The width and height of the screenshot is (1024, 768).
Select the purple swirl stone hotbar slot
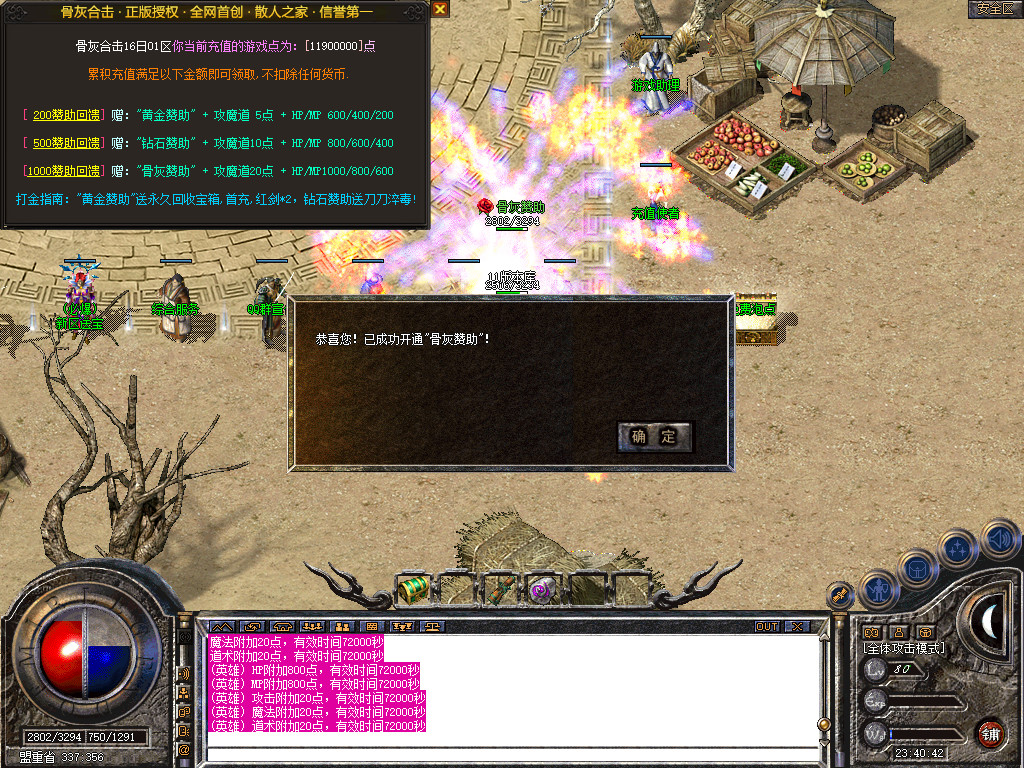pyautogui.click(x=541, y=590)
